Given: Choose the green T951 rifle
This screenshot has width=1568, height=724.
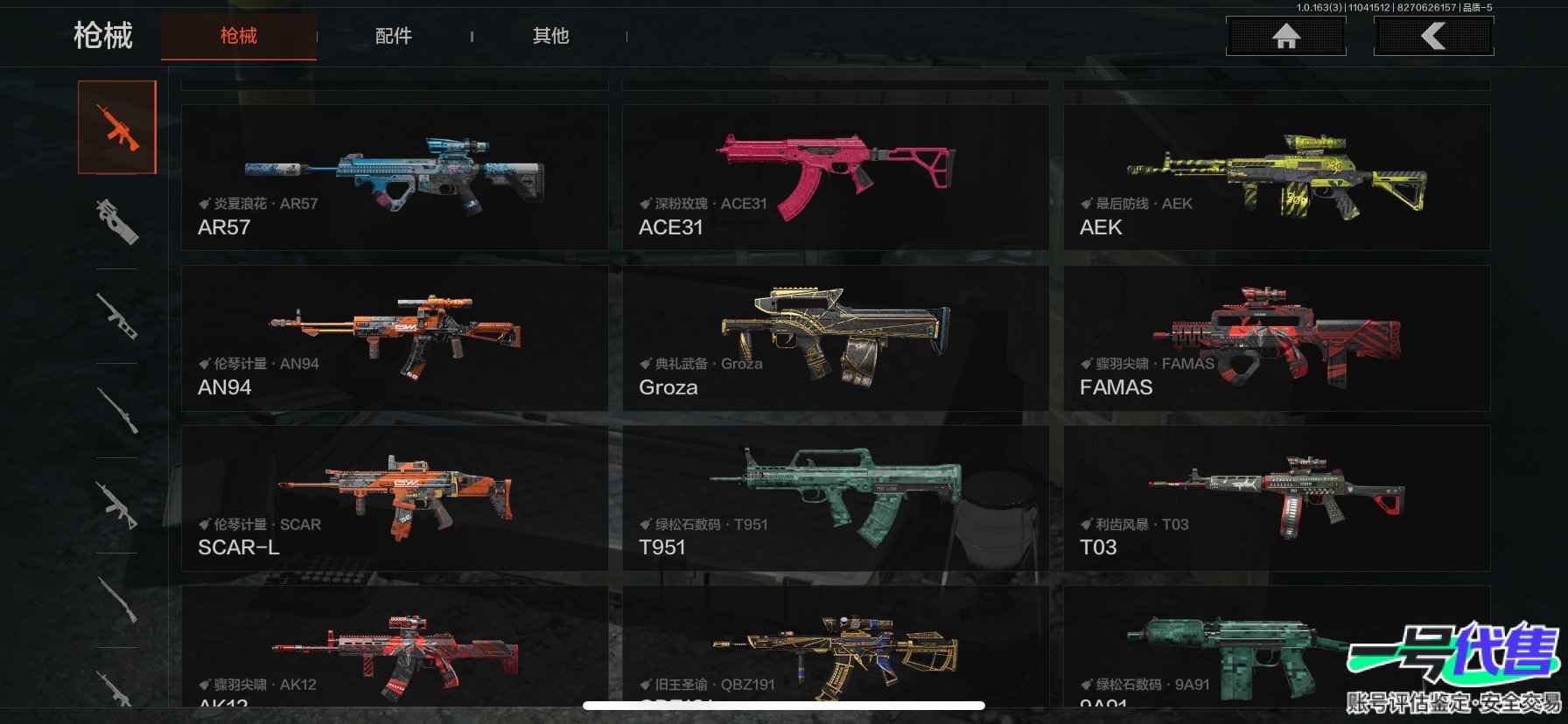Looking at the screenshot, I should 835,498.
